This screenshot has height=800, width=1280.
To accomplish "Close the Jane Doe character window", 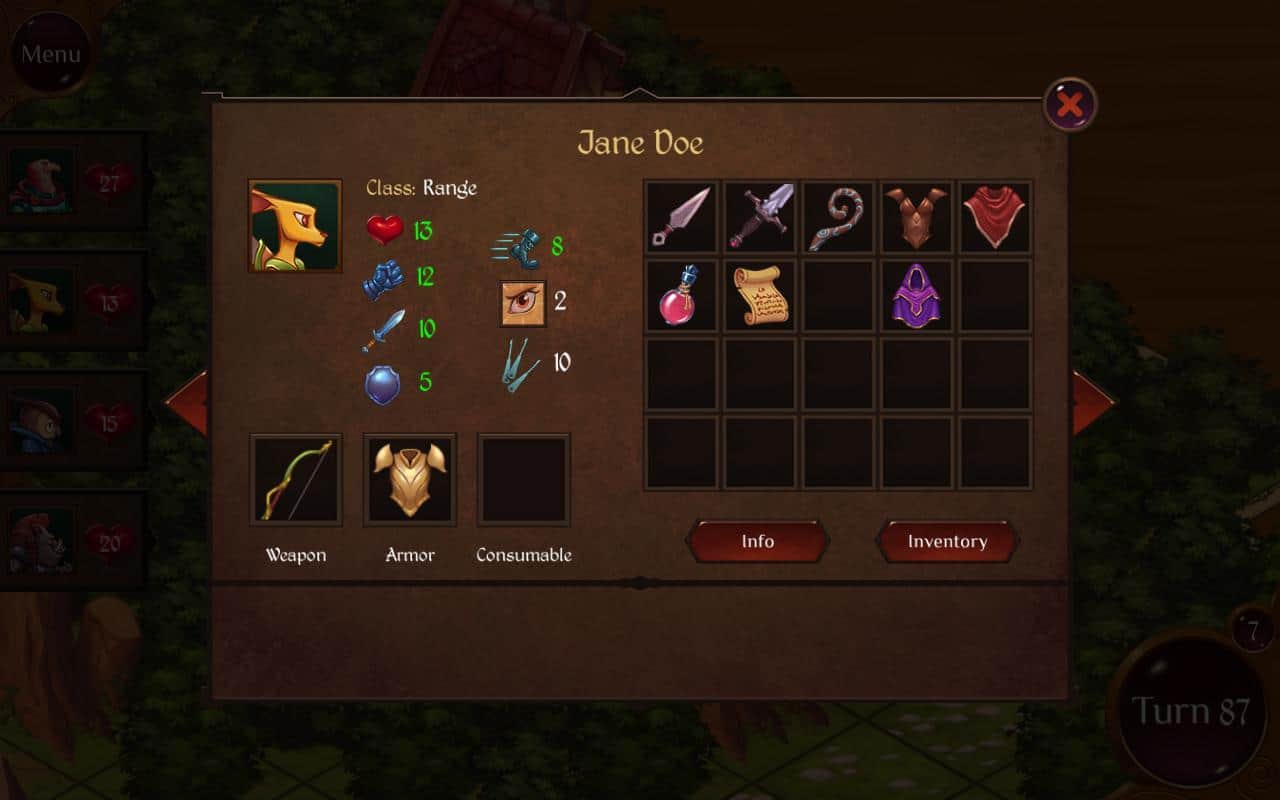I will tap(1070, 104).
